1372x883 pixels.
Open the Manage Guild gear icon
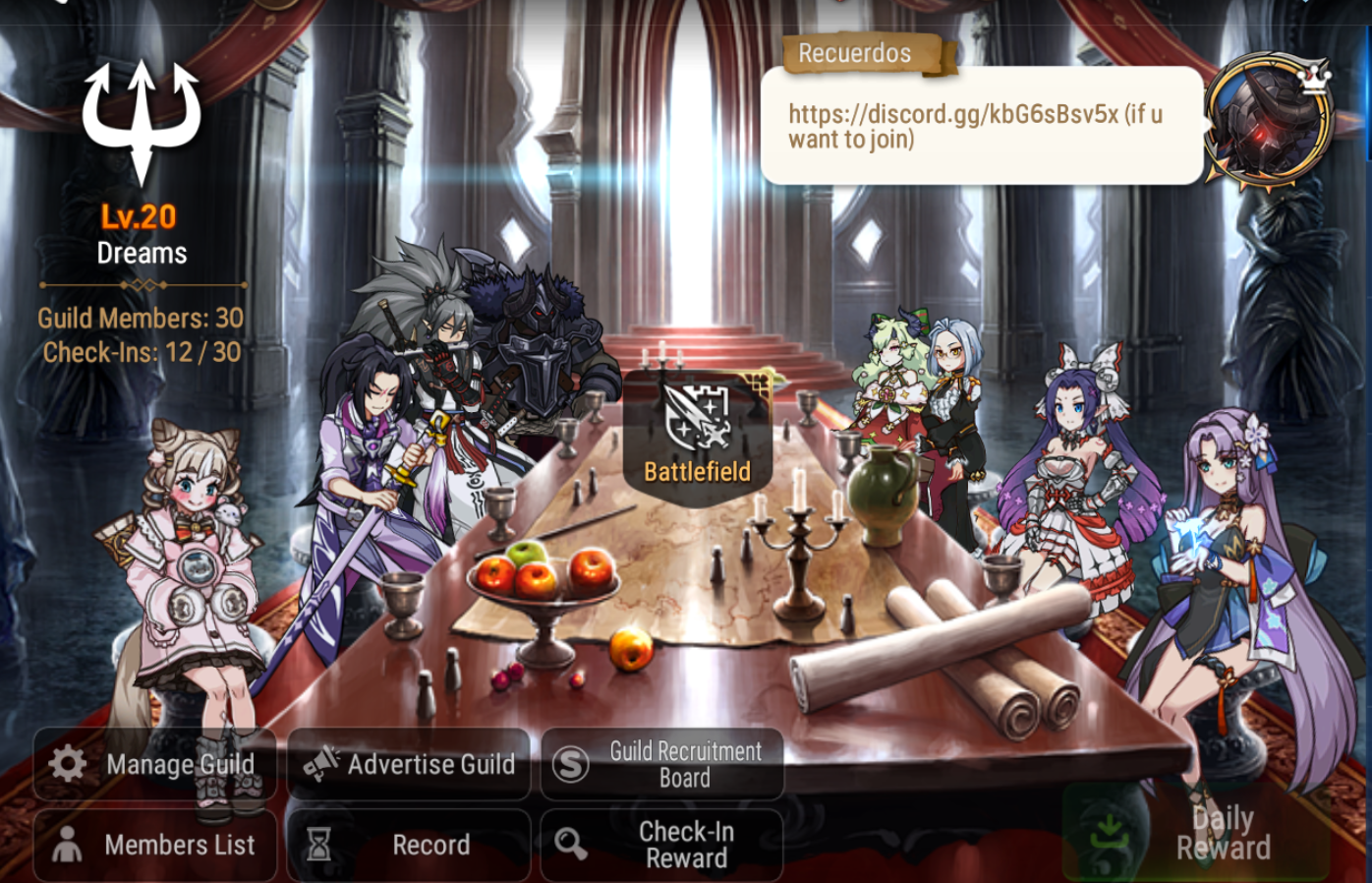tap(66, 764)
